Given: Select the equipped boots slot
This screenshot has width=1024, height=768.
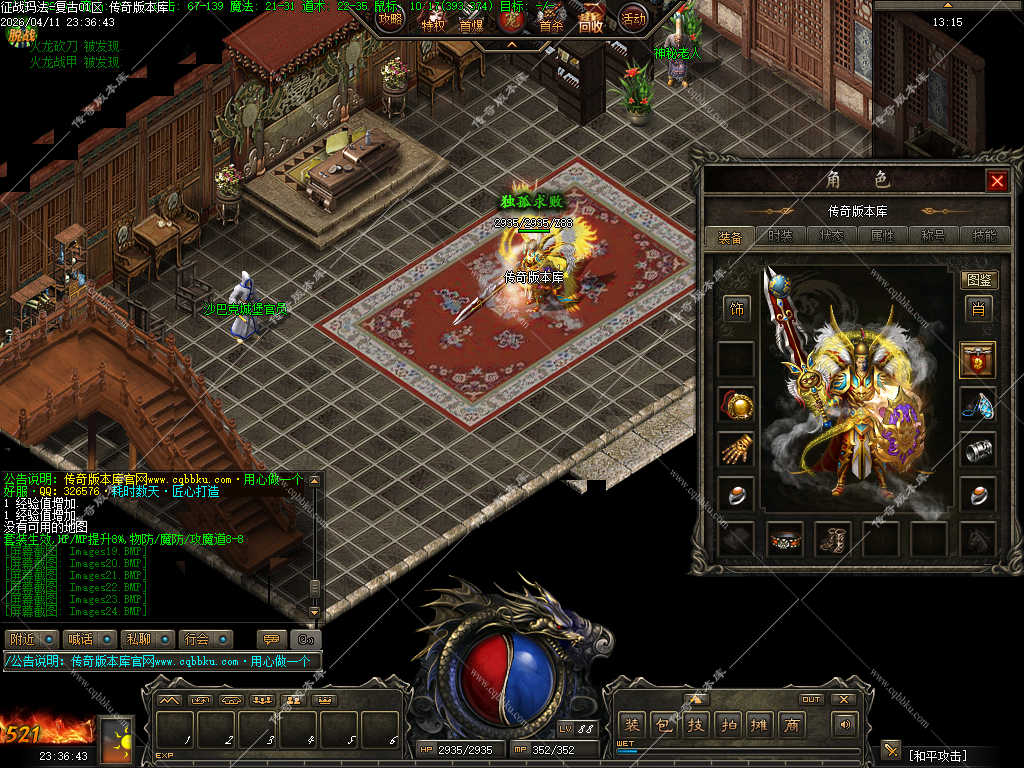Looking at the screenshot, I should [x=833, y=539].
